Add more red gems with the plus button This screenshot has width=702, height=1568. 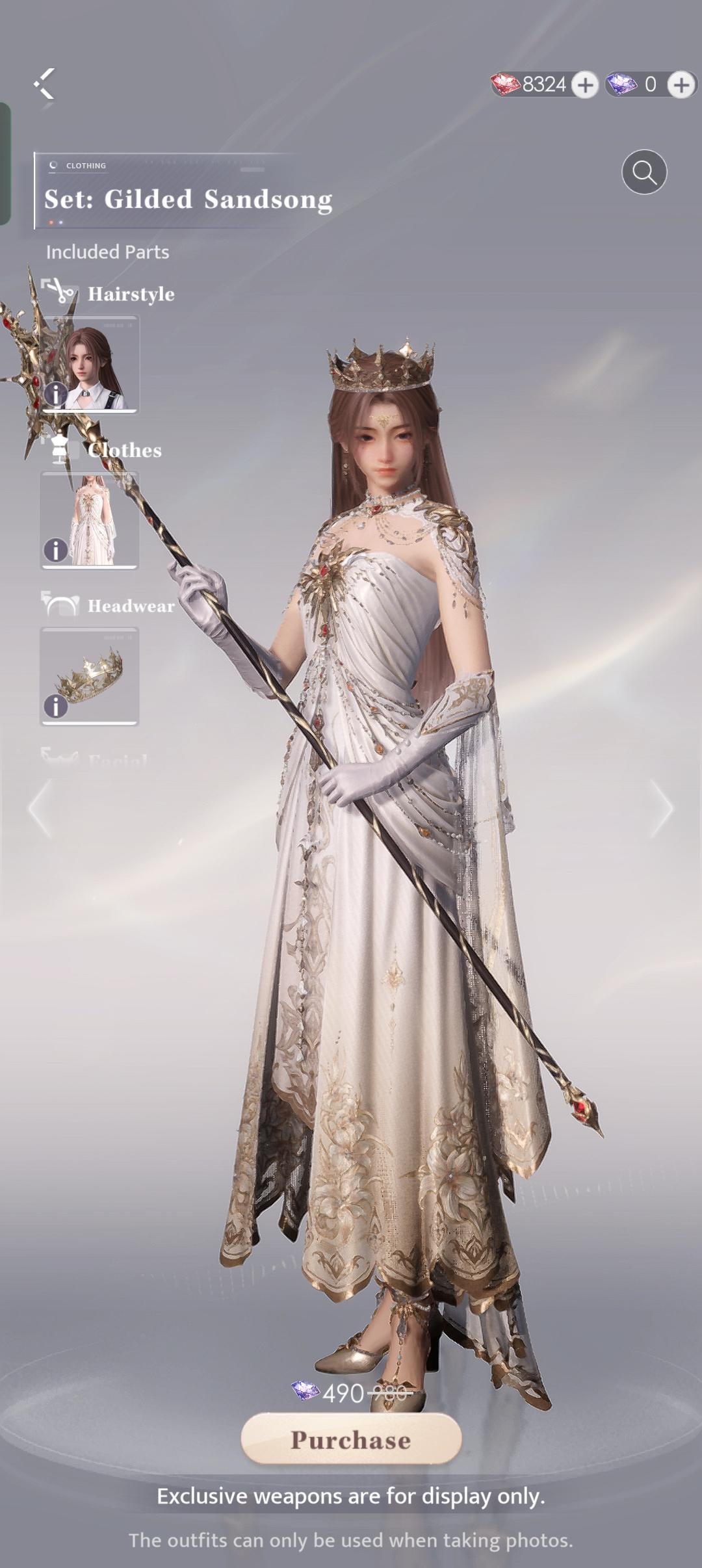tap(585, 85)
